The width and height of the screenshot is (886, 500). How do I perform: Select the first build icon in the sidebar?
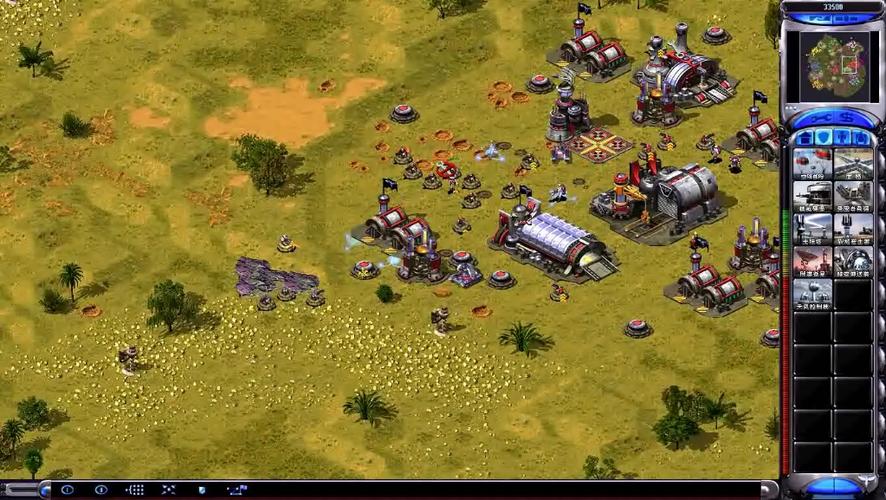(812, 163)
